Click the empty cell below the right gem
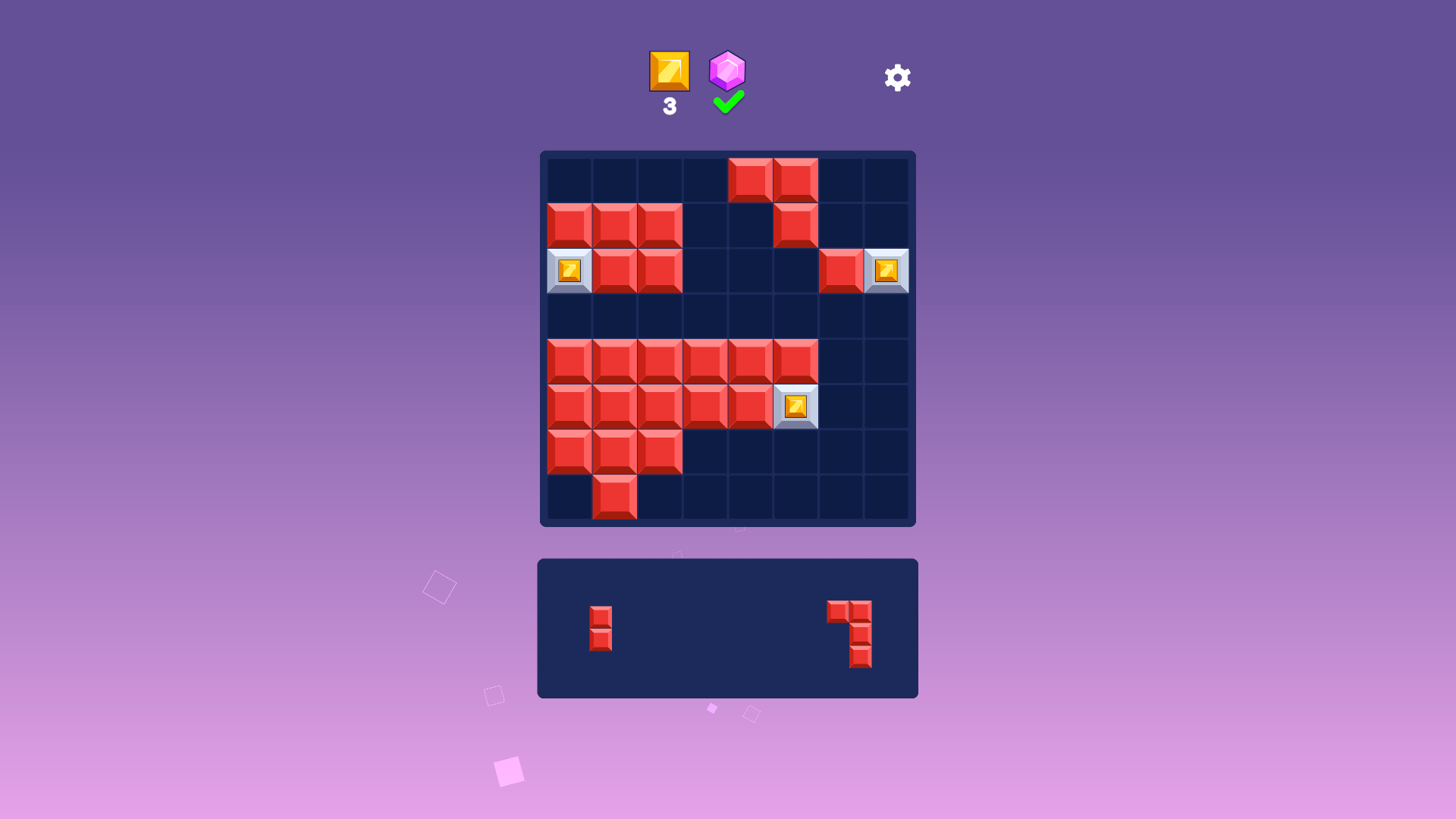The height and width of the screenshot is (819, 1456). 886,315
